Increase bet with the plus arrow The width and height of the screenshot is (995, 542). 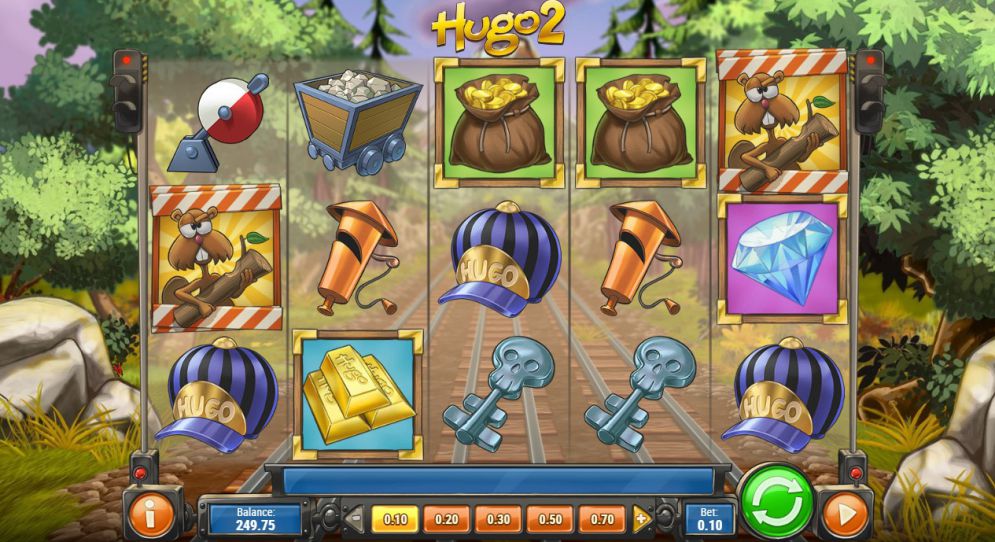tap(642, 519)
